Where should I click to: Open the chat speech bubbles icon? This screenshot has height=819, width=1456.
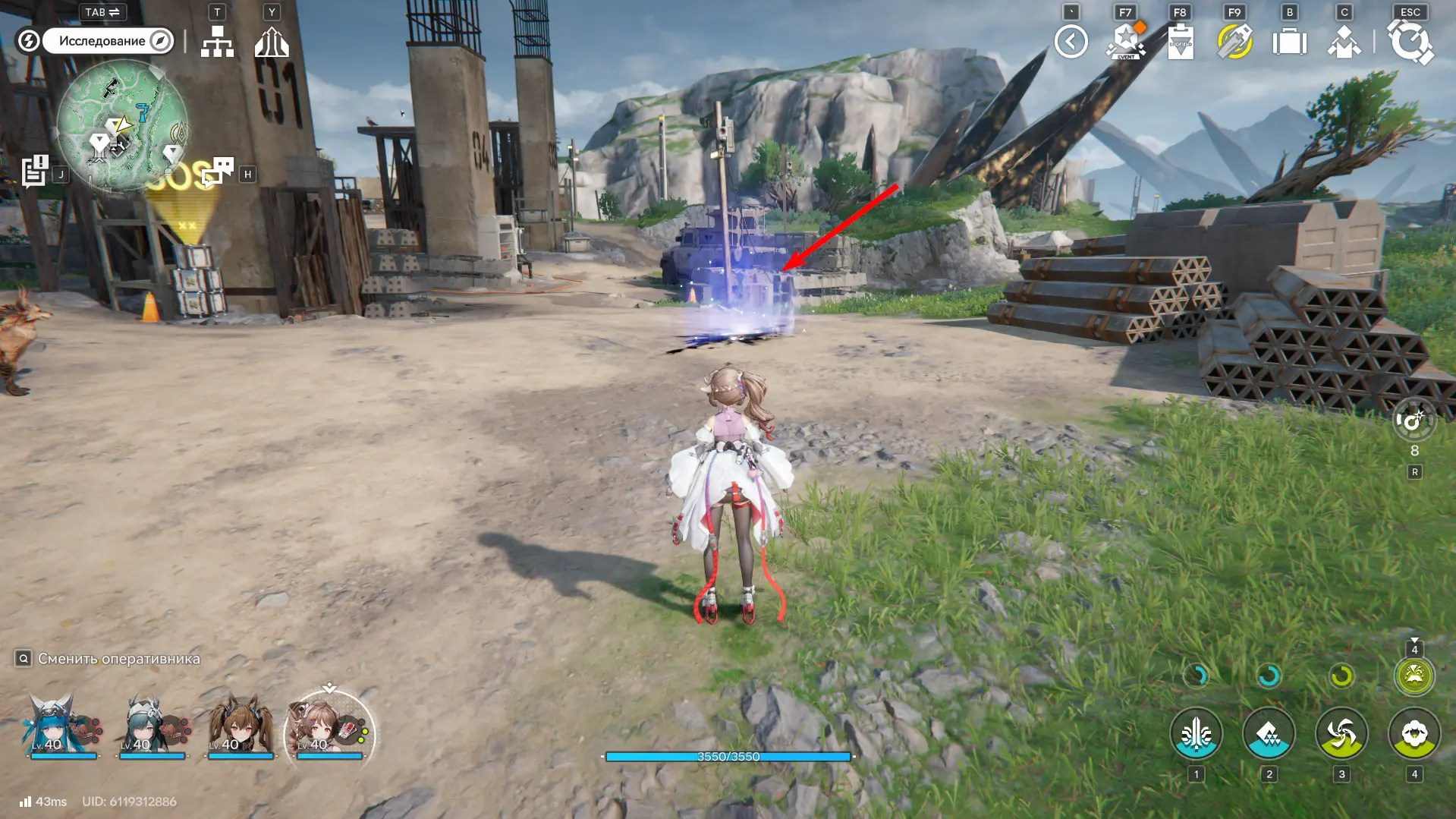[219, 172]
